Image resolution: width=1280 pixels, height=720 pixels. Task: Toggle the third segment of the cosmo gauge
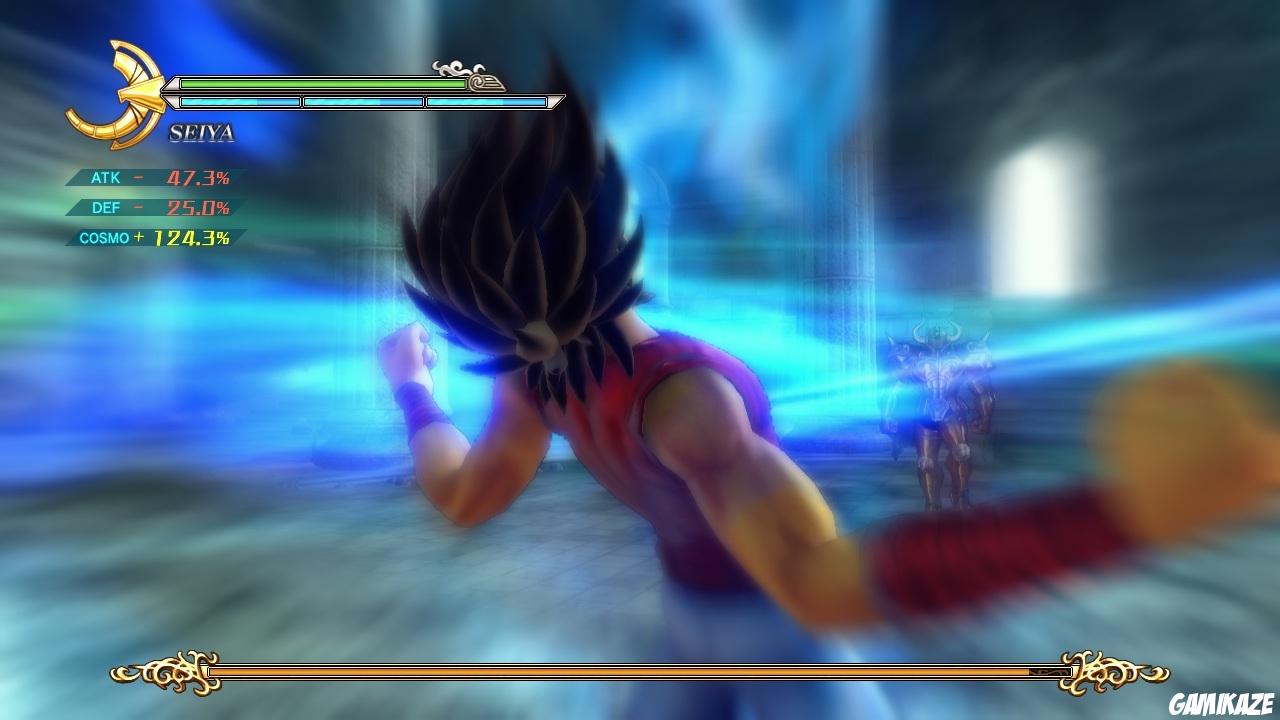pos(487,100)
